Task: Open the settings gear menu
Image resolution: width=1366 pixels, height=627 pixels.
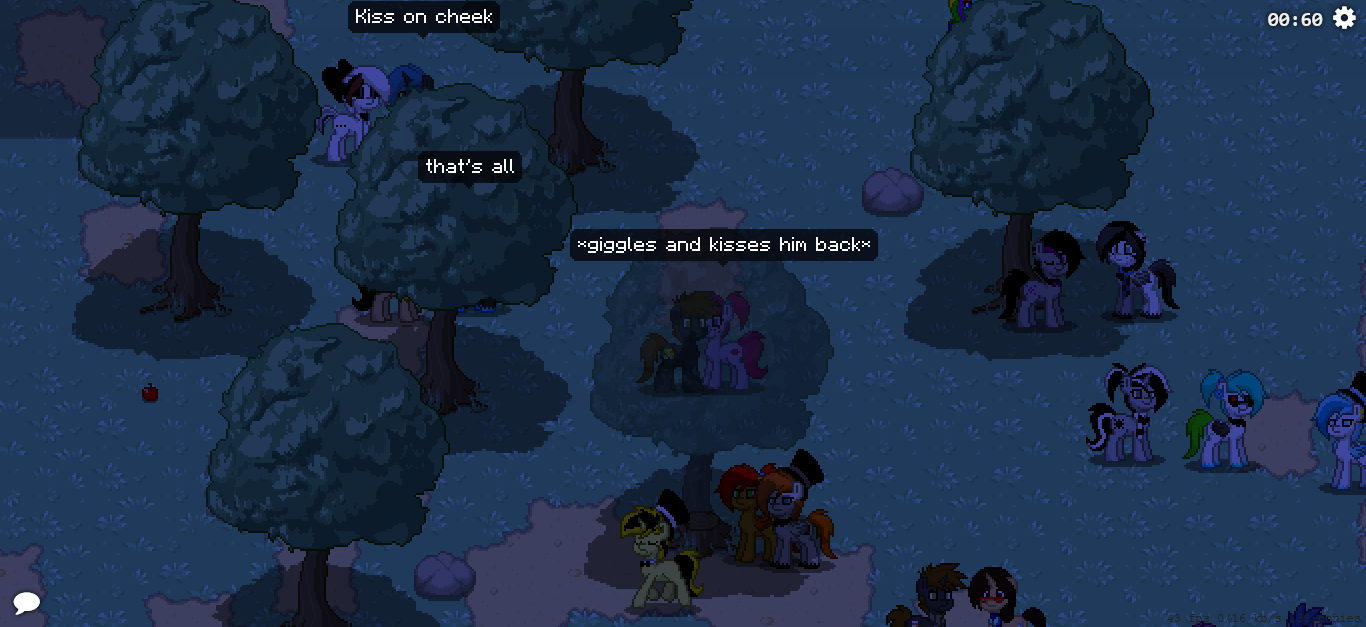Action: [x=1344, y=18]
